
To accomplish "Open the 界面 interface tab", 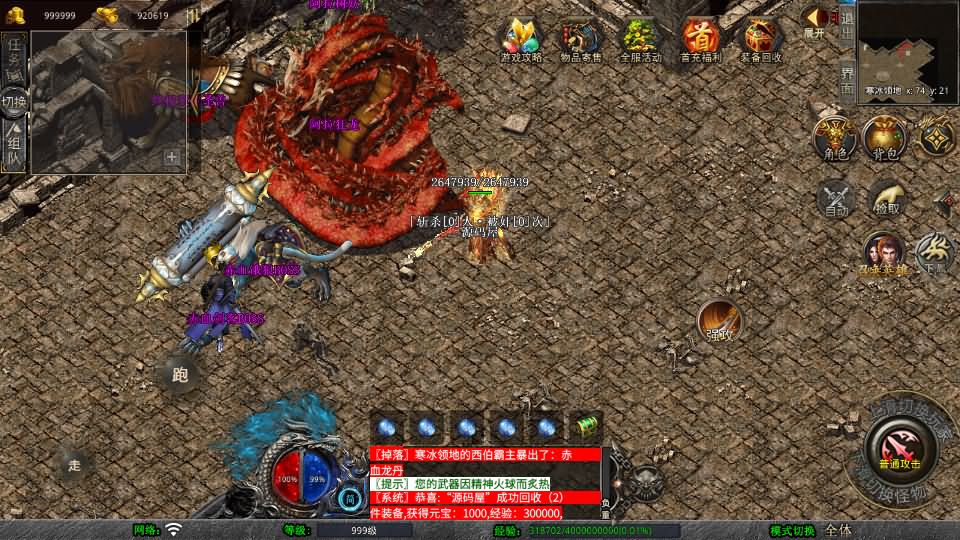I will point(847,78).
